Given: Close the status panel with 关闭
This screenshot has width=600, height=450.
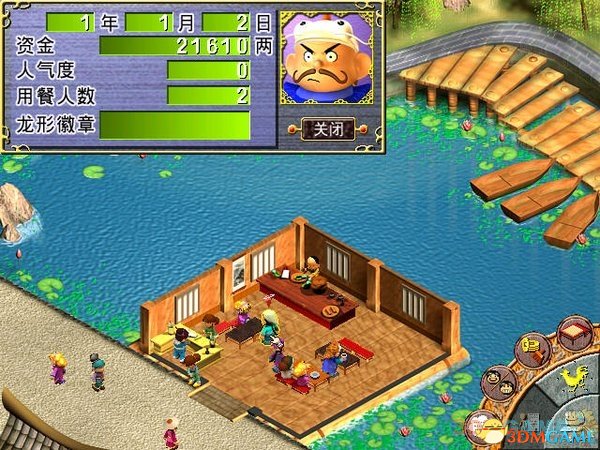Looking at the screenshot, I should click(328, 129).
